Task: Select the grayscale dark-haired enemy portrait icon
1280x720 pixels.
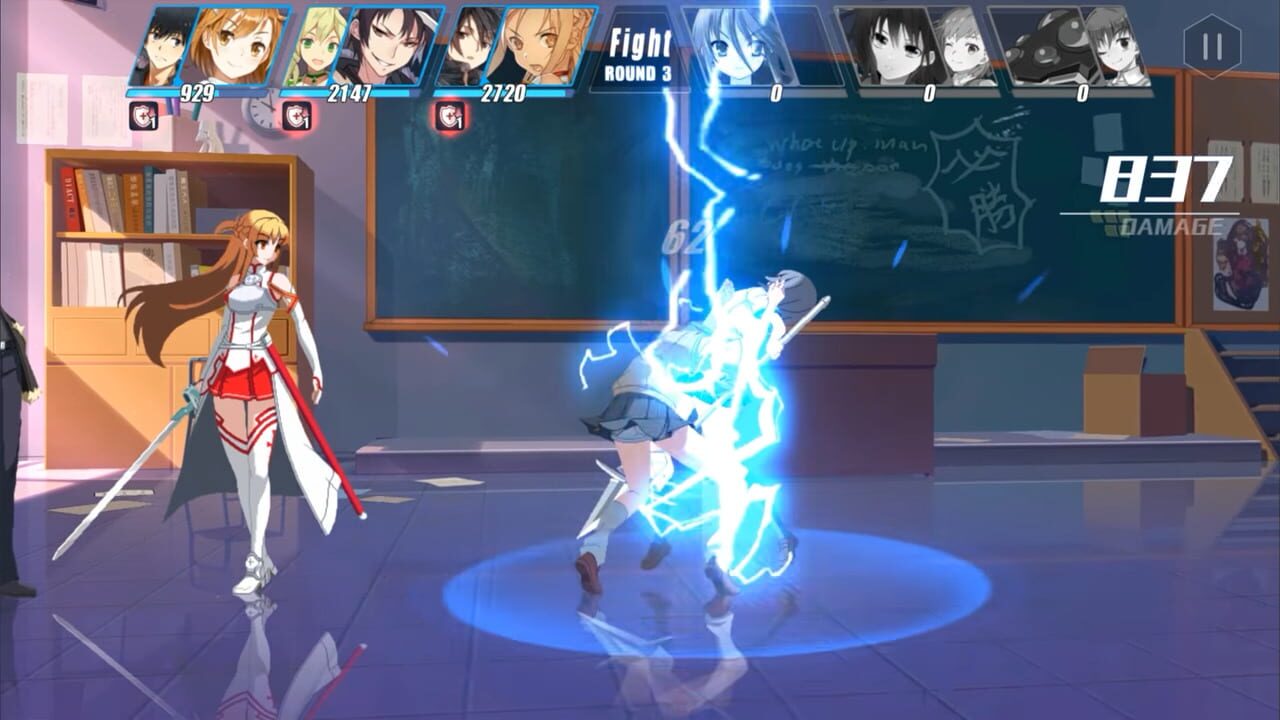Action: tap(894, 44)
